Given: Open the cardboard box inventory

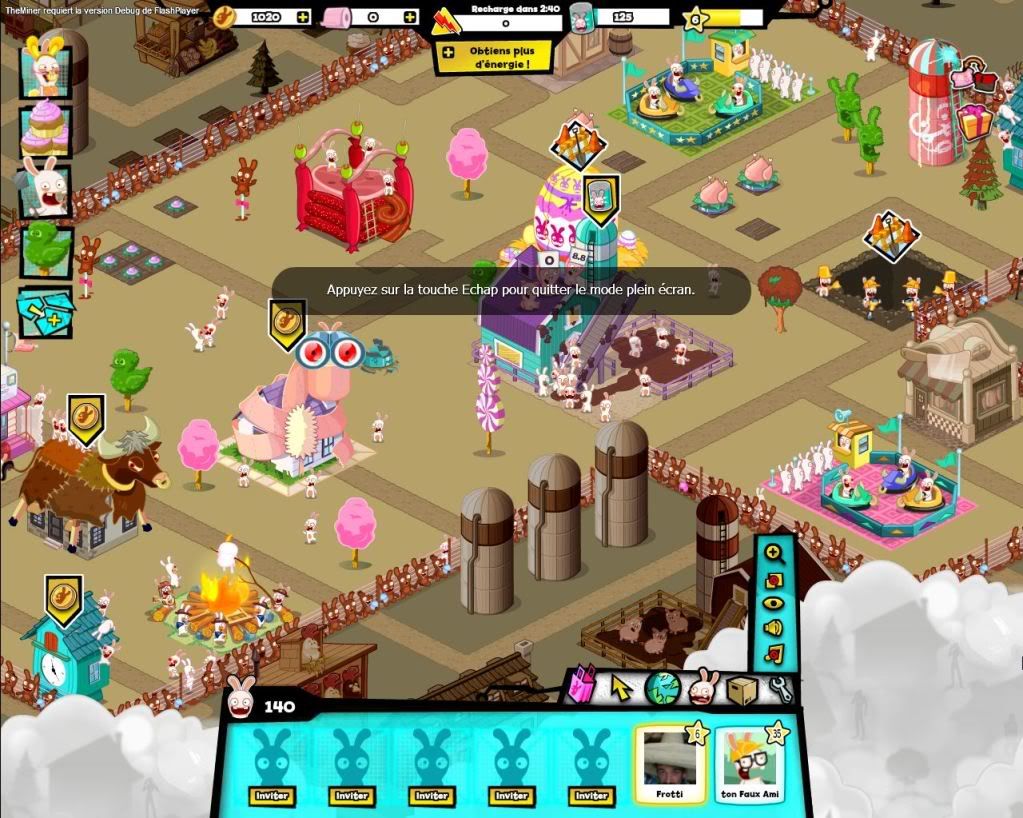Looking at the screenshot, I should coord(742,689).
